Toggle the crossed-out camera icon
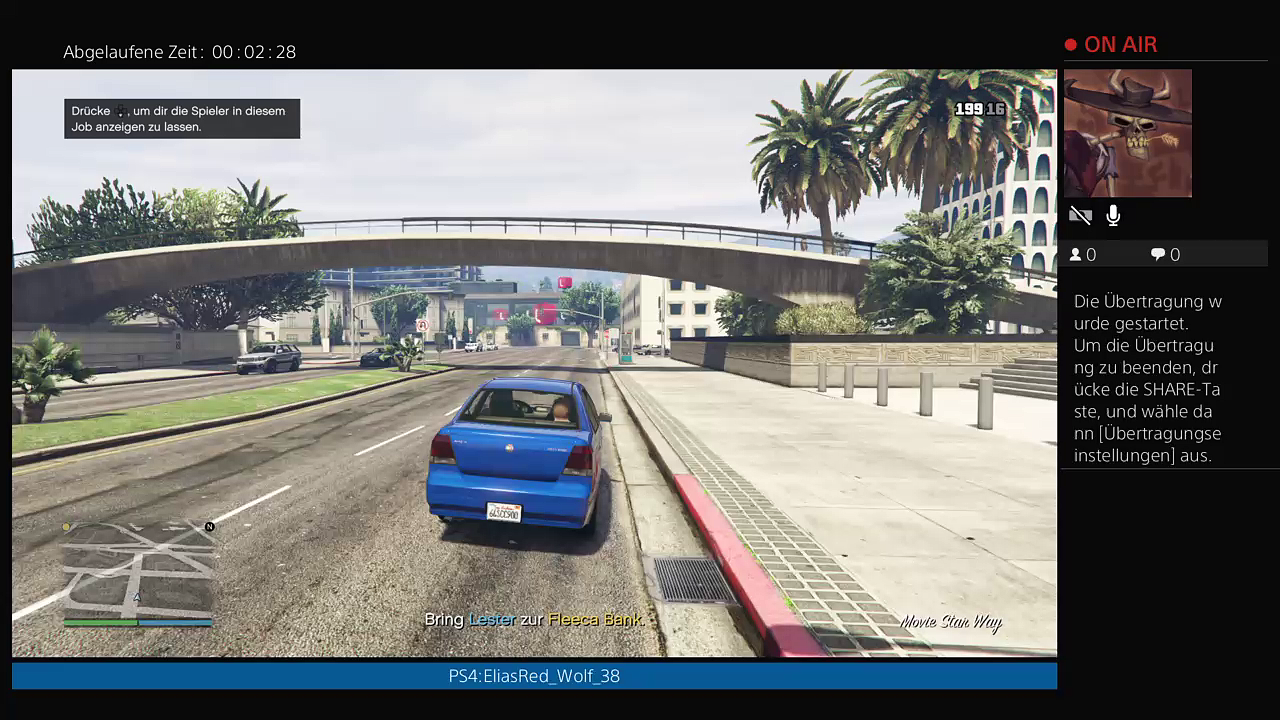 pyautogui.click(x=1080, y=215)
